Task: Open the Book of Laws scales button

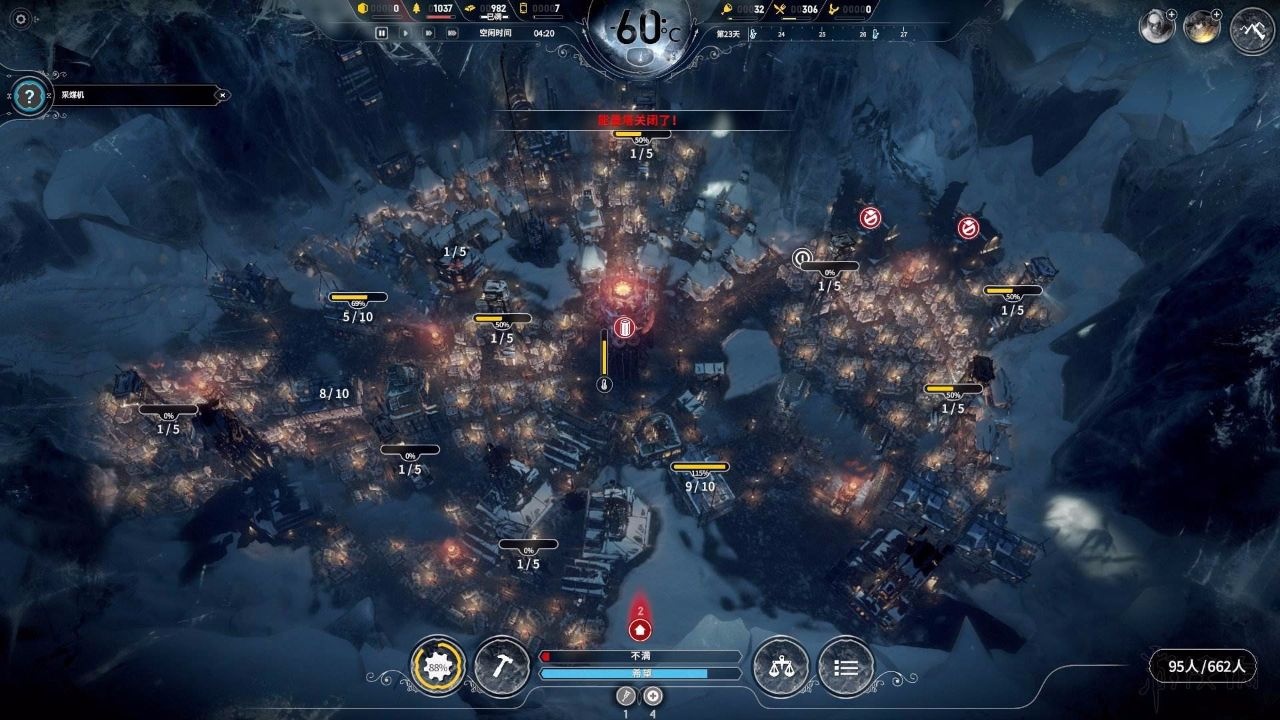Action: [x=780, y=666]
